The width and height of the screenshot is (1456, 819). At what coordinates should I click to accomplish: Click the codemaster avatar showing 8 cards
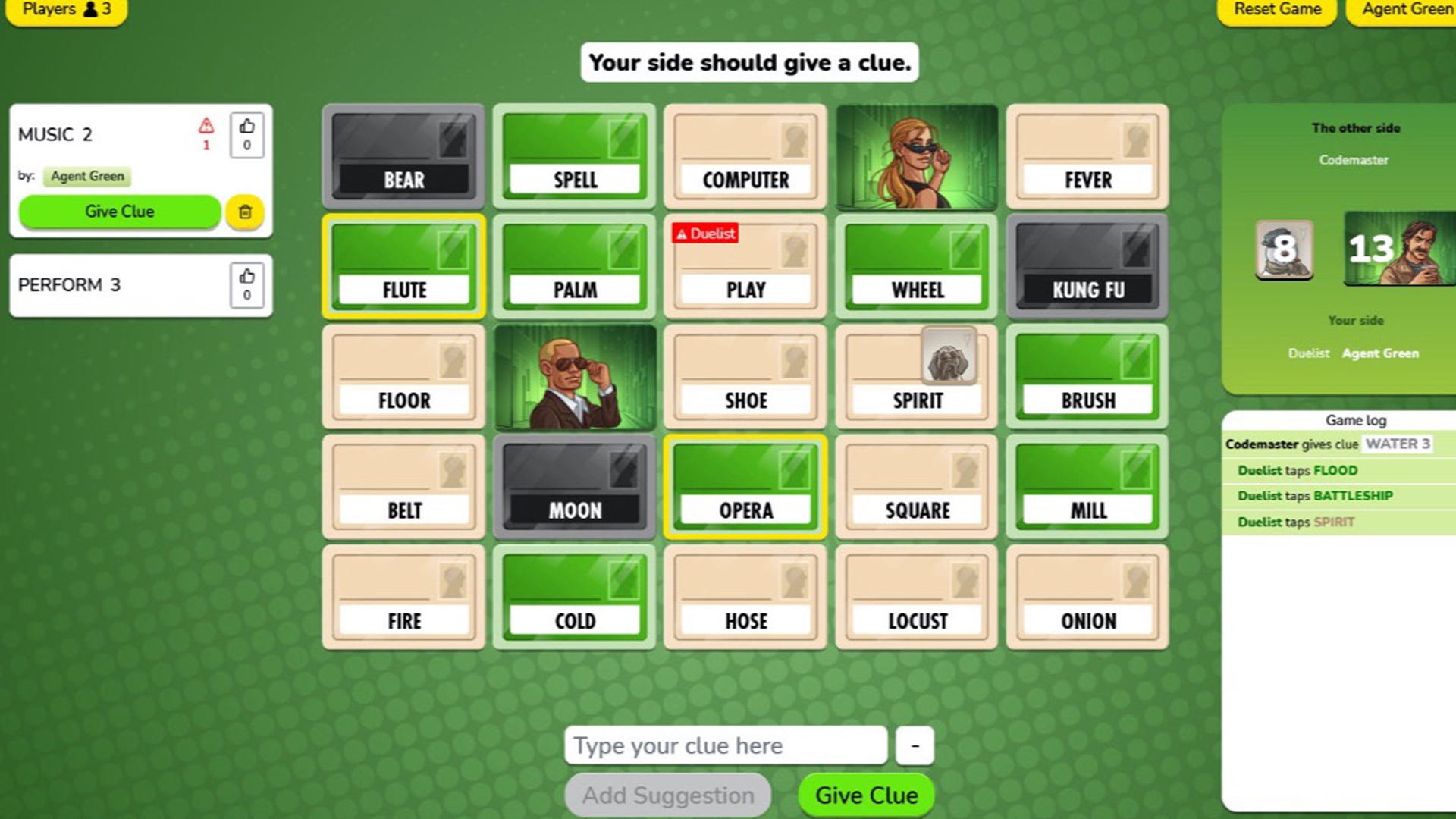(x=1285, y=250)
